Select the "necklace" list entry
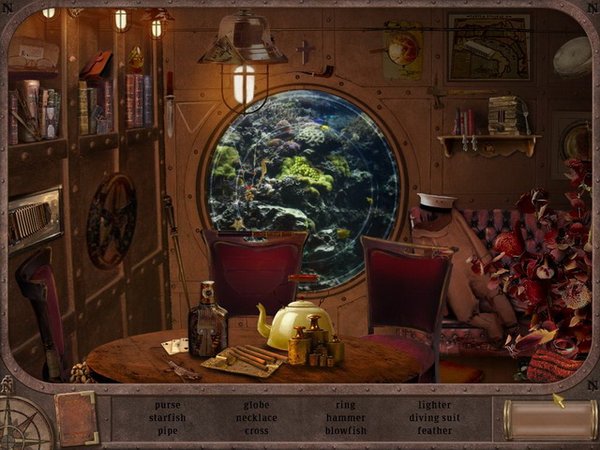Screen dimensions: 600x450 click(256, 417)
